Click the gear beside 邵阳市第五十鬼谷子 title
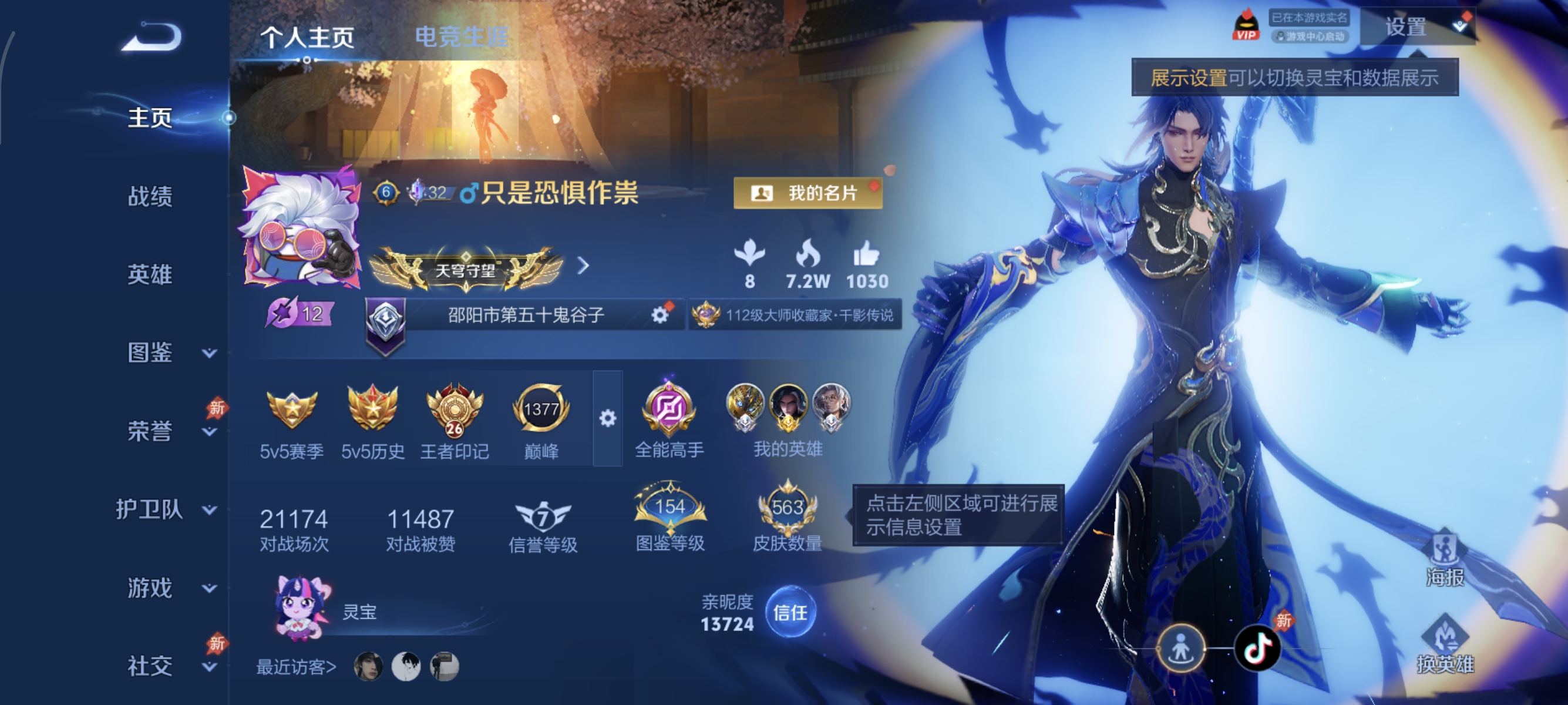 coord(660,316)
